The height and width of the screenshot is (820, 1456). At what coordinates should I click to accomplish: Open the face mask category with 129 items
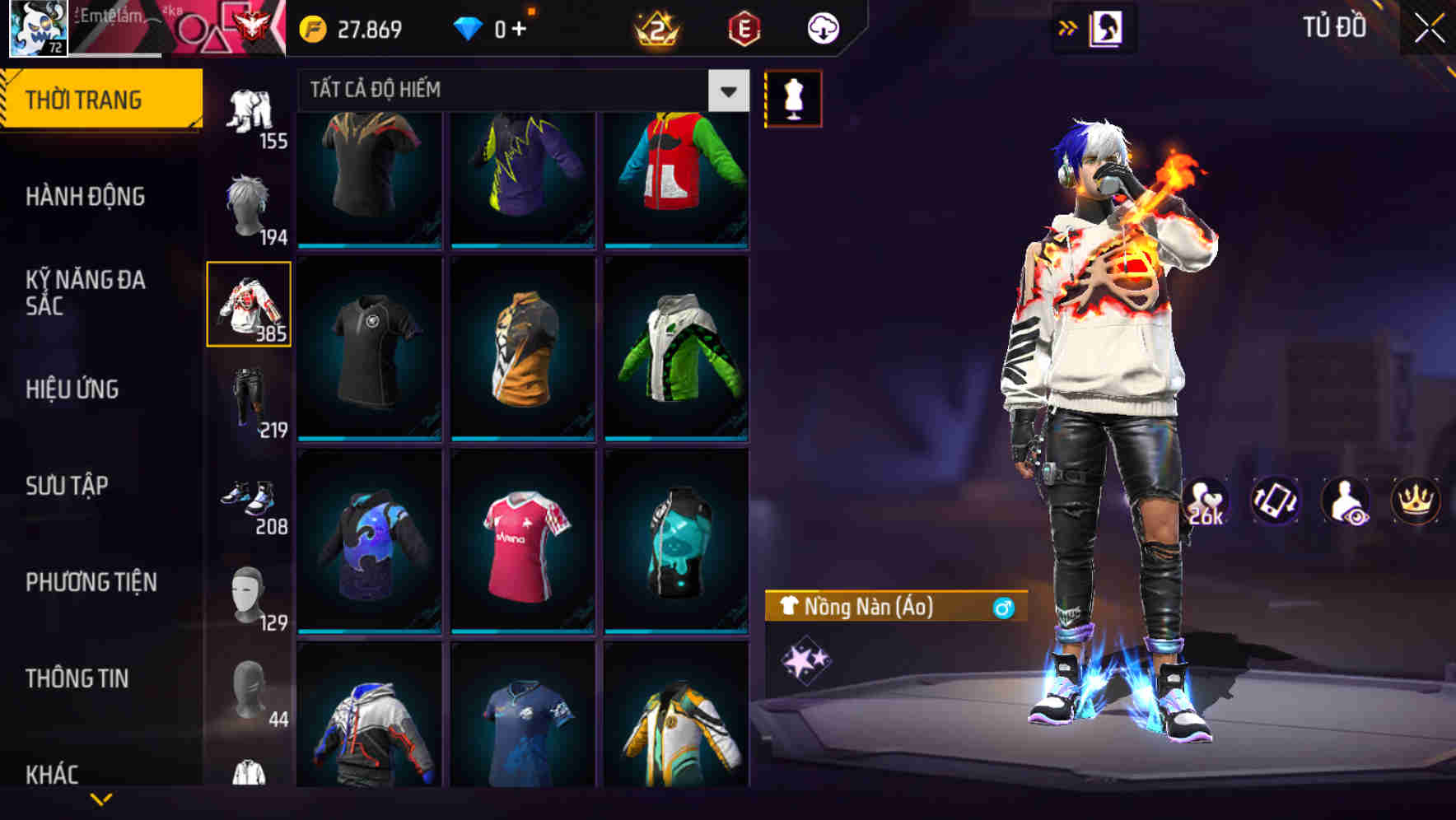pos(250,594)
